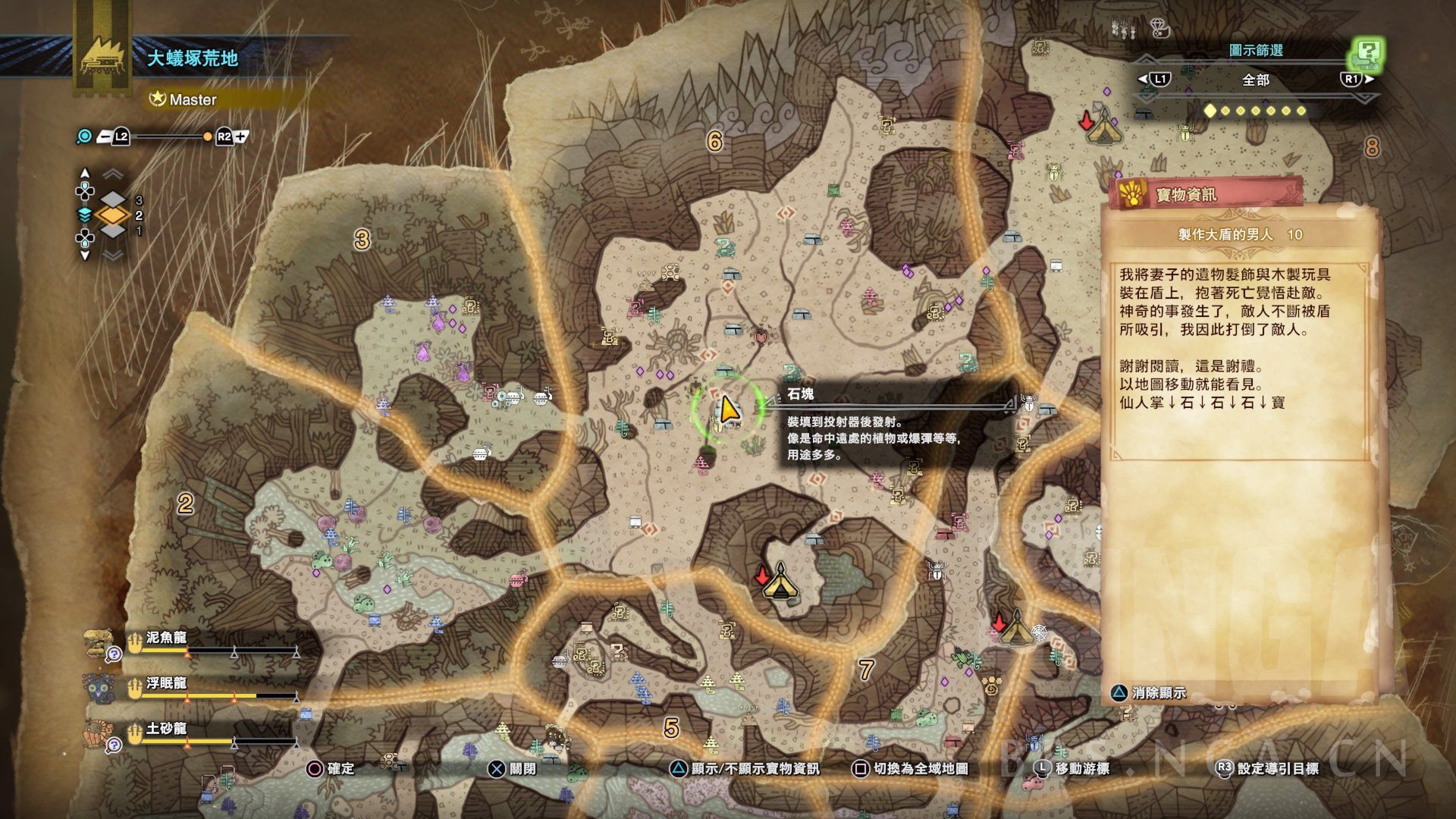
Task: Click the area 6 number marker
Action: (714, 141)
